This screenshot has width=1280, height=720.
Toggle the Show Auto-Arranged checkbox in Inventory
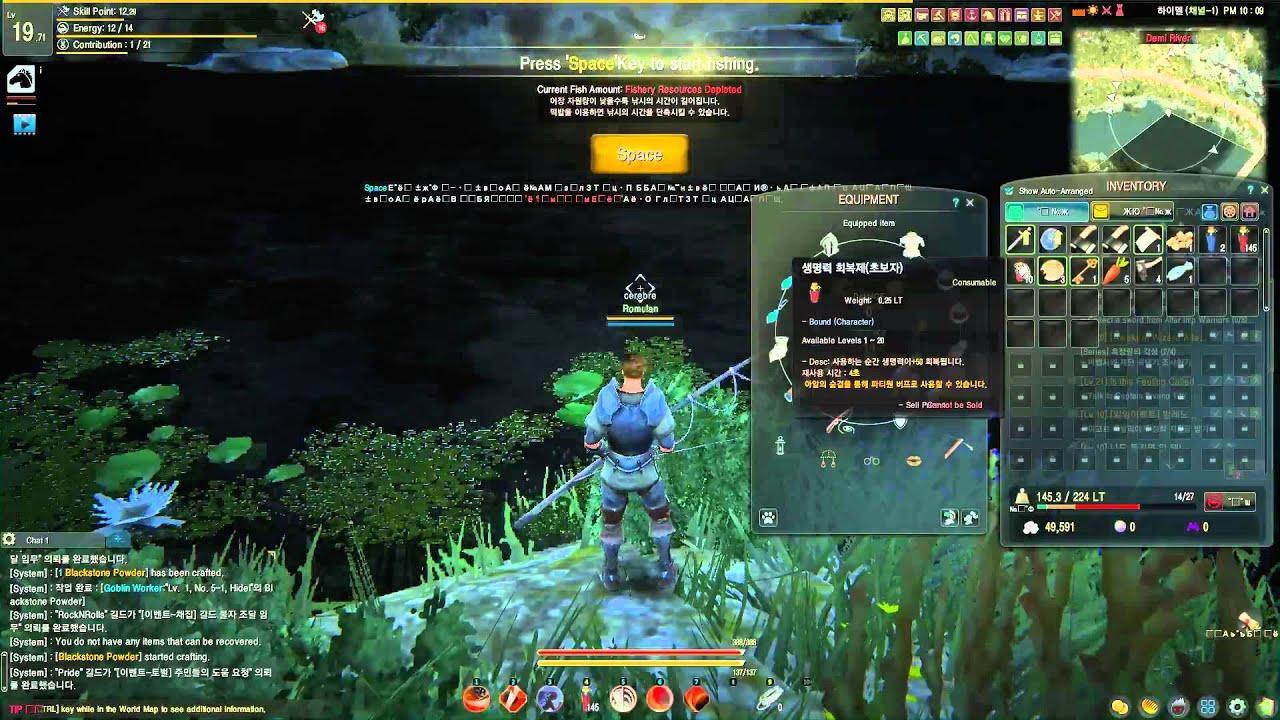click(1009, 190)
